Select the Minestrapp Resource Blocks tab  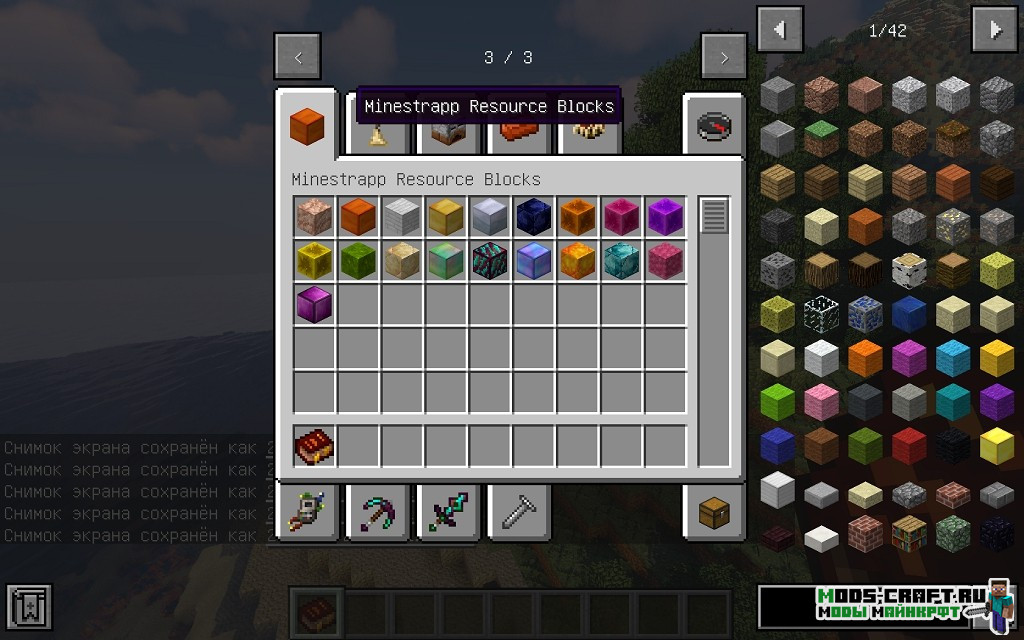coord(307,126)
